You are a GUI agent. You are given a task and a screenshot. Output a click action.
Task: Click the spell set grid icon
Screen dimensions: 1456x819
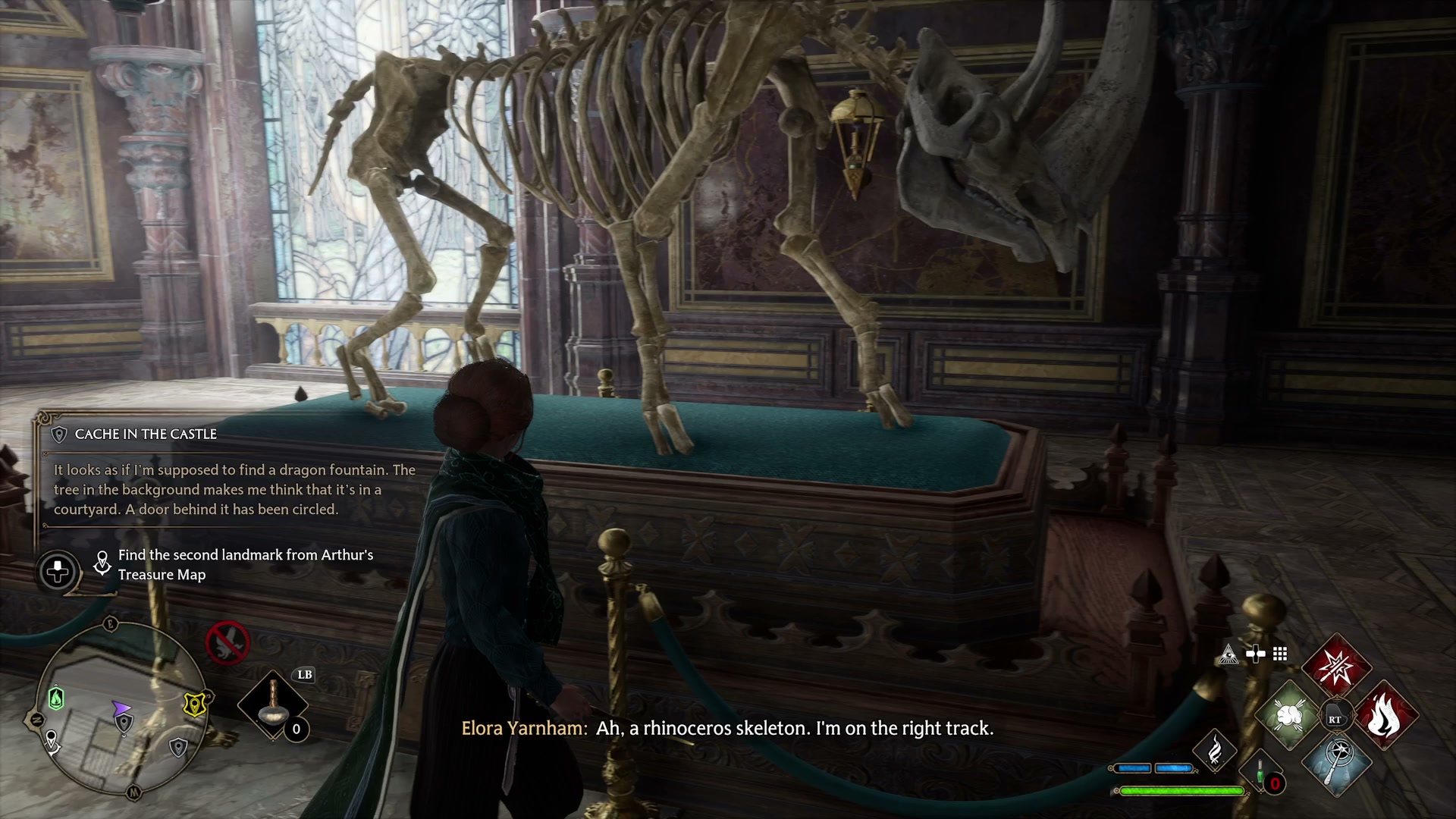[1279, 654]
